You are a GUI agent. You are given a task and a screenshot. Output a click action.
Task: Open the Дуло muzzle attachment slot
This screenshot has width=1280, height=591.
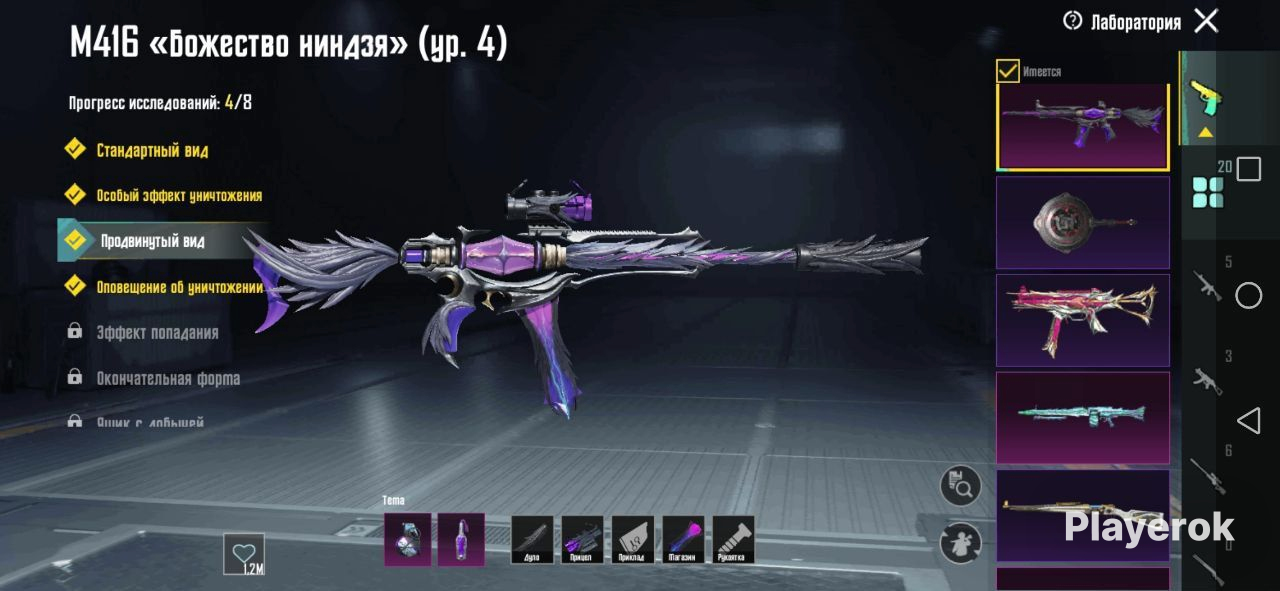(x=532, y=540)
